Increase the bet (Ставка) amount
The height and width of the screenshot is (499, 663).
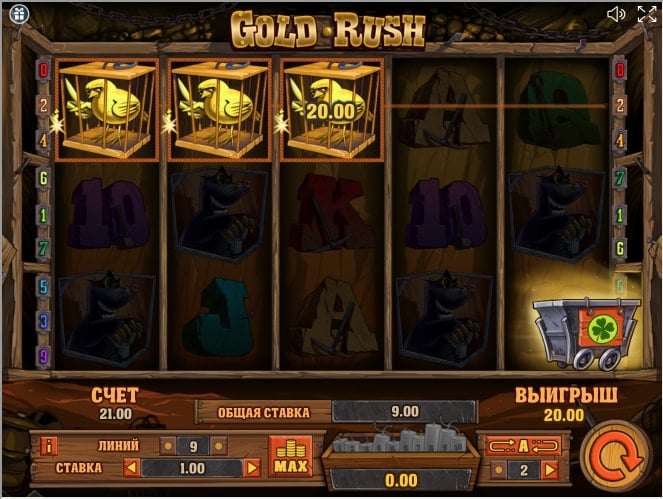coord(253,467)
